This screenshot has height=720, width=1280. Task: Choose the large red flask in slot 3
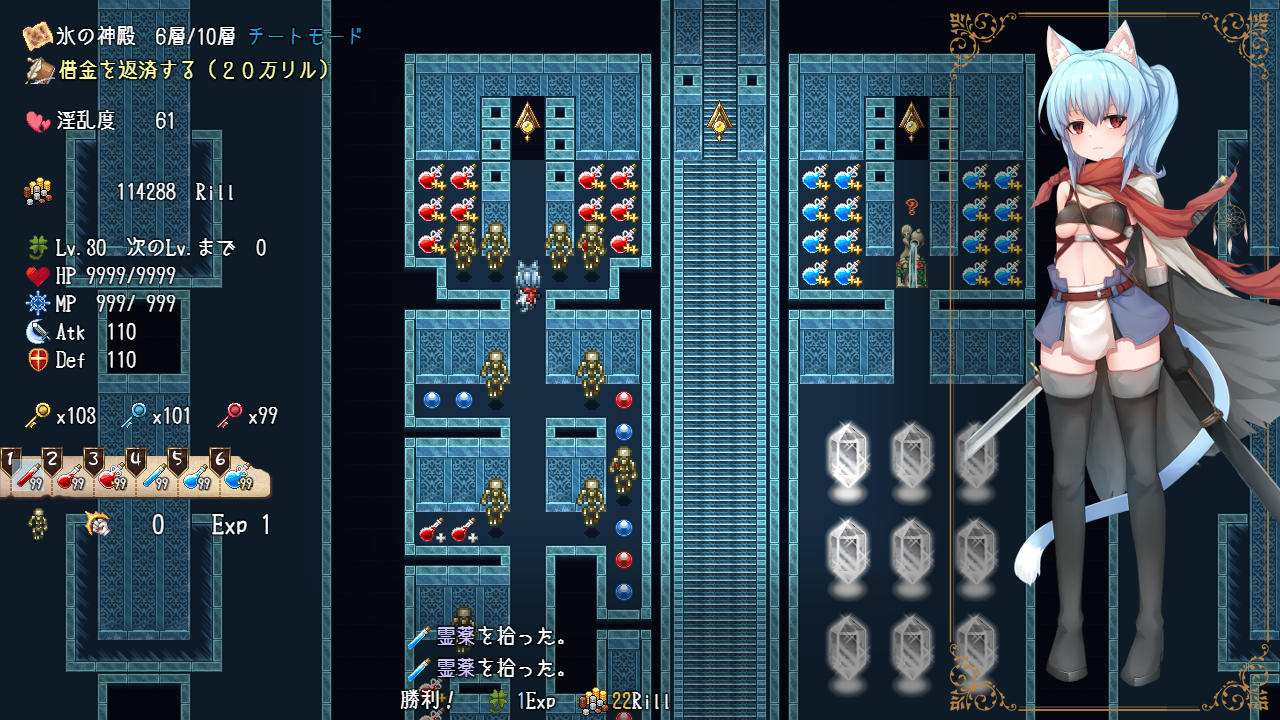point(112,477)
